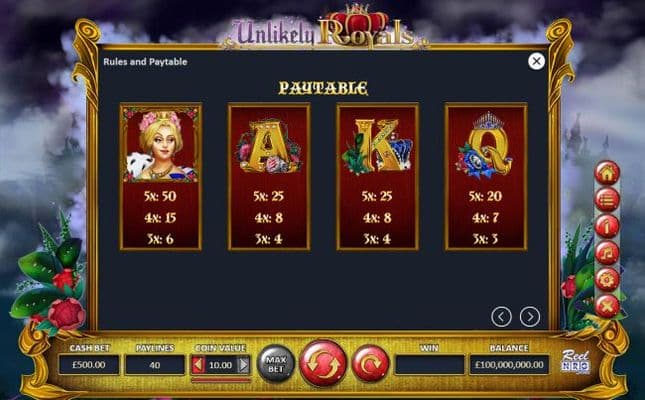Select the Ace symbol paytable card
This screenshot has width=645, height=400.
point(269,176)
